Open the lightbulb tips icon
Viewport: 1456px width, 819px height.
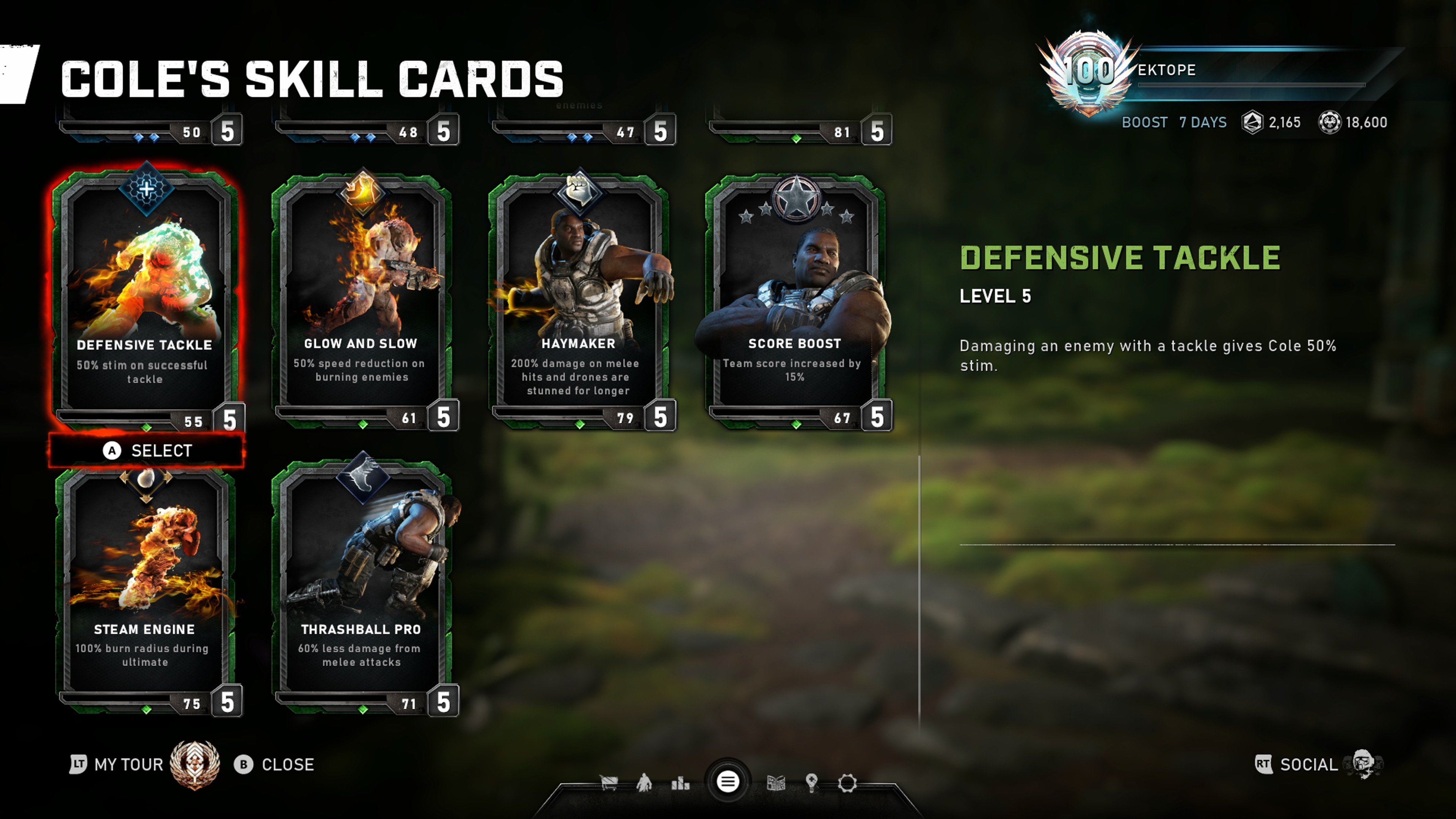812,783
